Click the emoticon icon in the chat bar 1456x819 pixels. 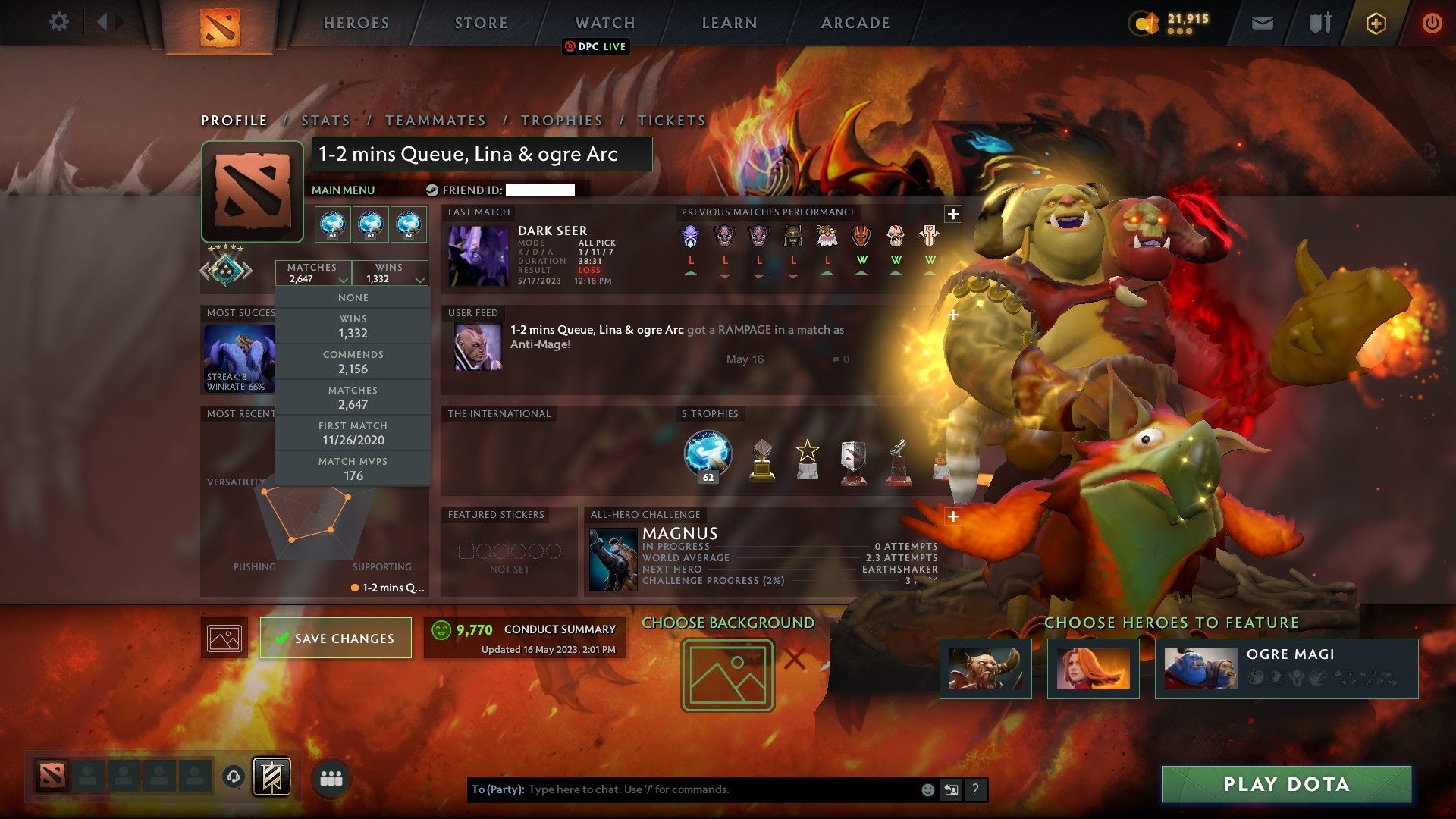point(927,789)
